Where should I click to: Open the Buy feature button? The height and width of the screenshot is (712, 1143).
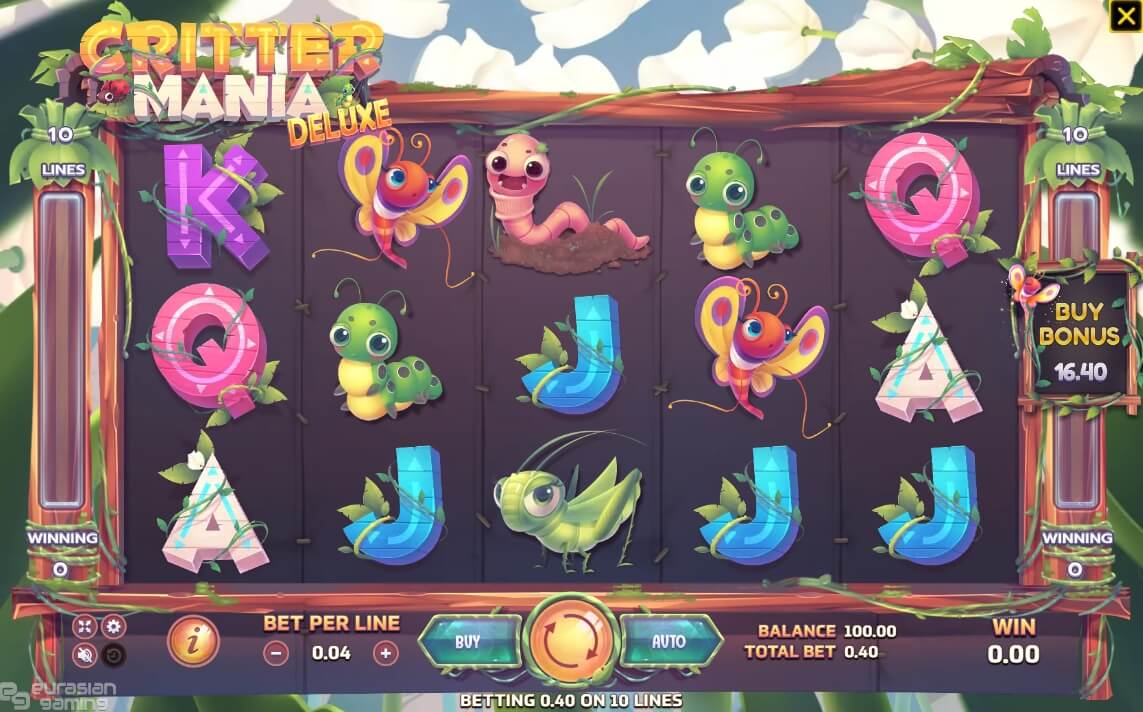pyautogui.click(x=468, y=642)
